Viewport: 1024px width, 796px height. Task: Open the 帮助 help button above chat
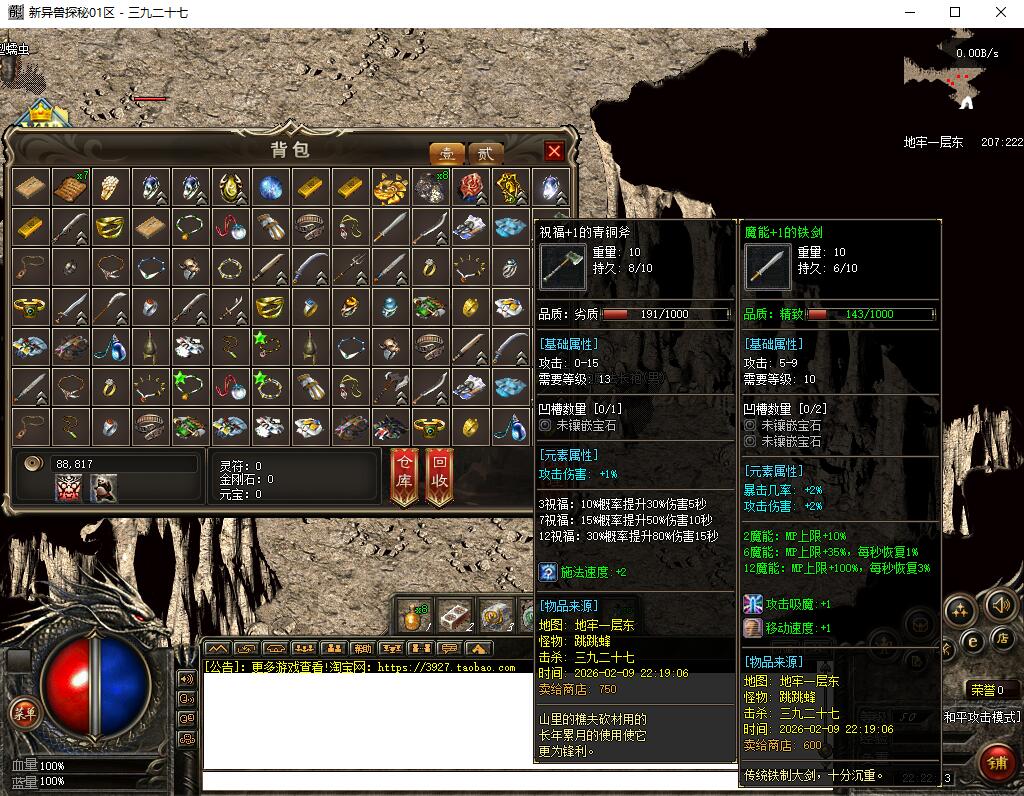tap(362, 648)
